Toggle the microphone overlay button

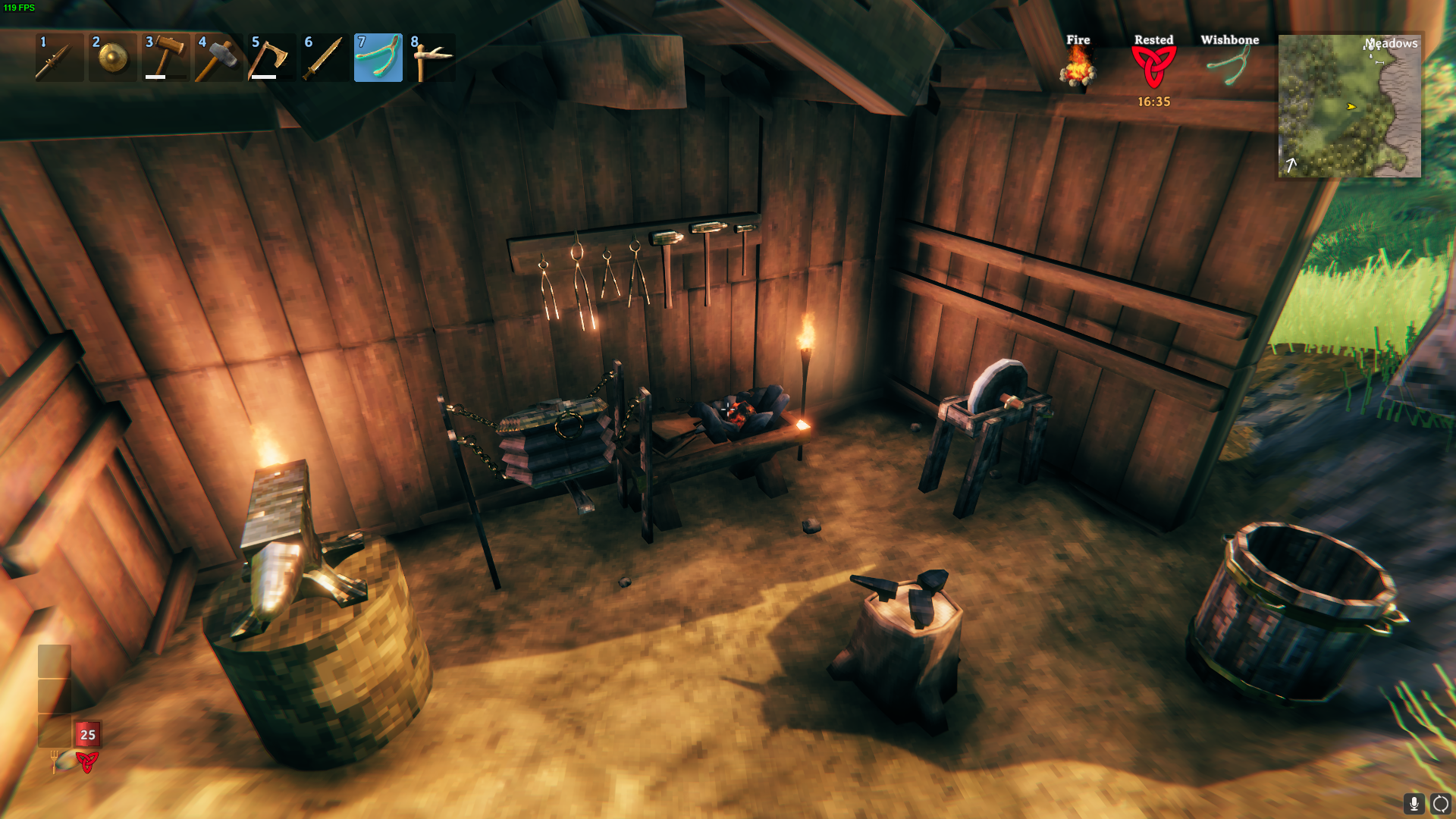click(1414, 803)
